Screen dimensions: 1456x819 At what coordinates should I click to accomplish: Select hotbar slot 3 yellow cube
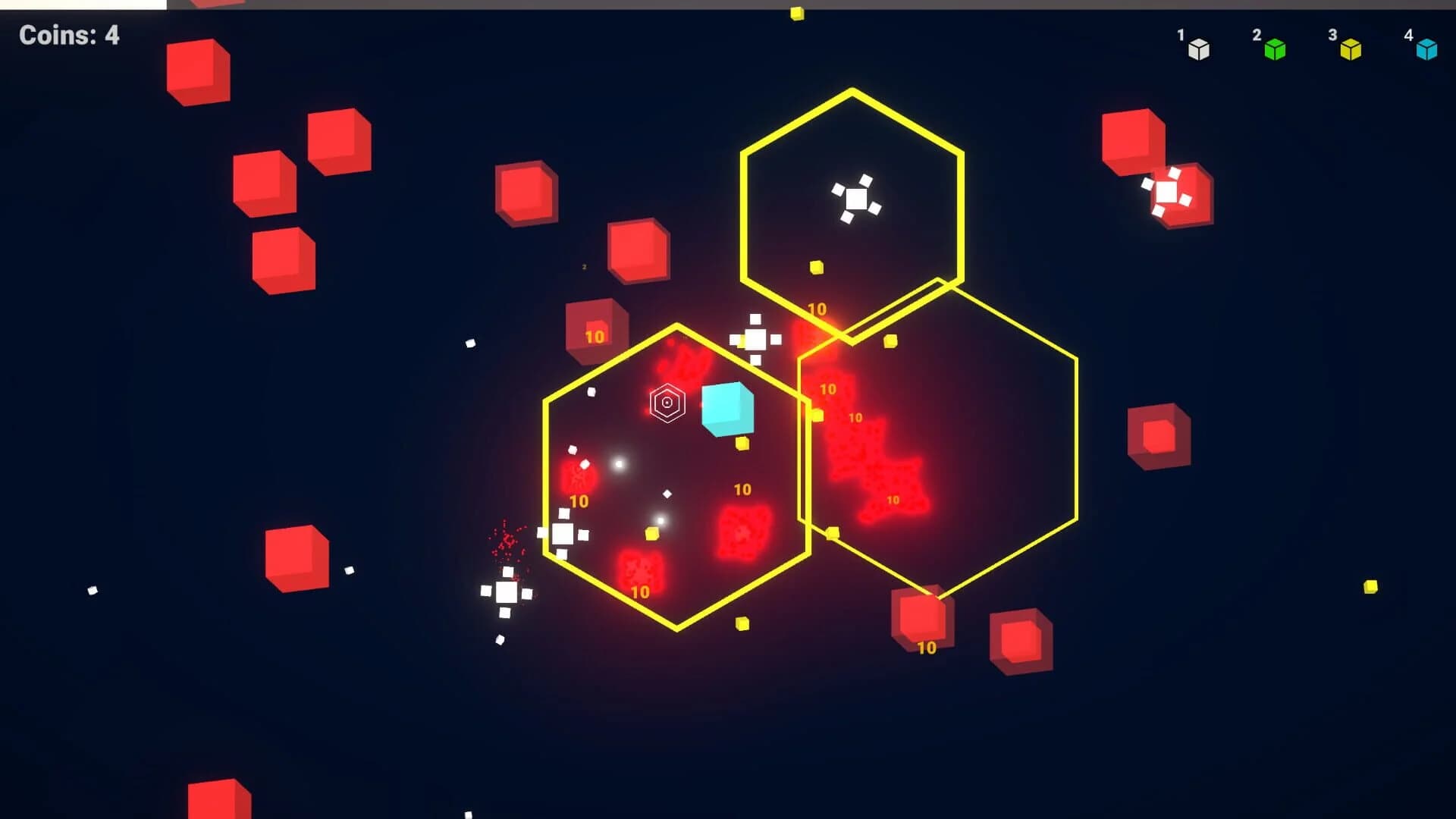coord(1351,51)
